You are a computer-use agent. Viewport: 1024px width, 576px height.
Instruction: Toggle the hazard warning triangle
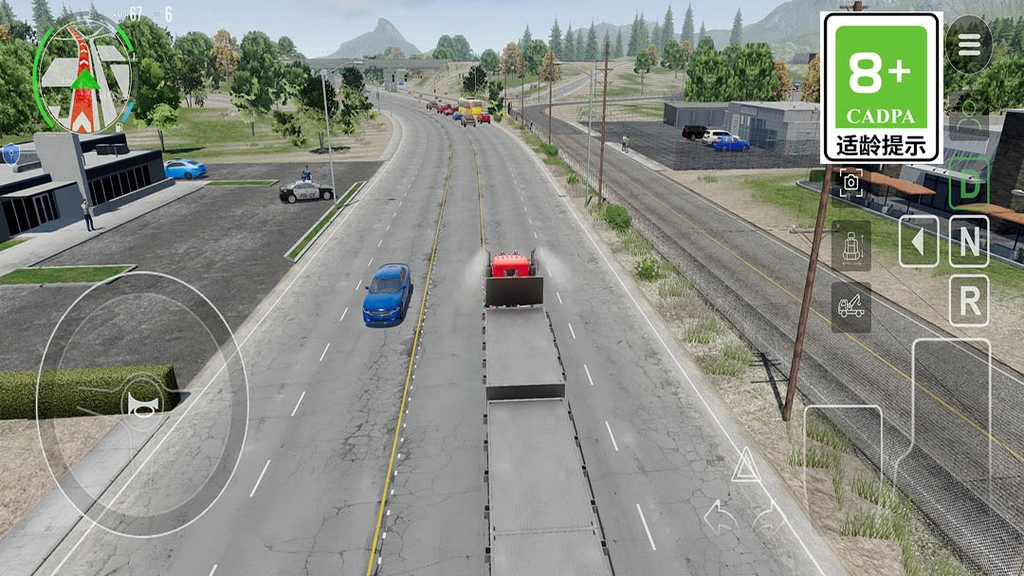coord(745,466)
